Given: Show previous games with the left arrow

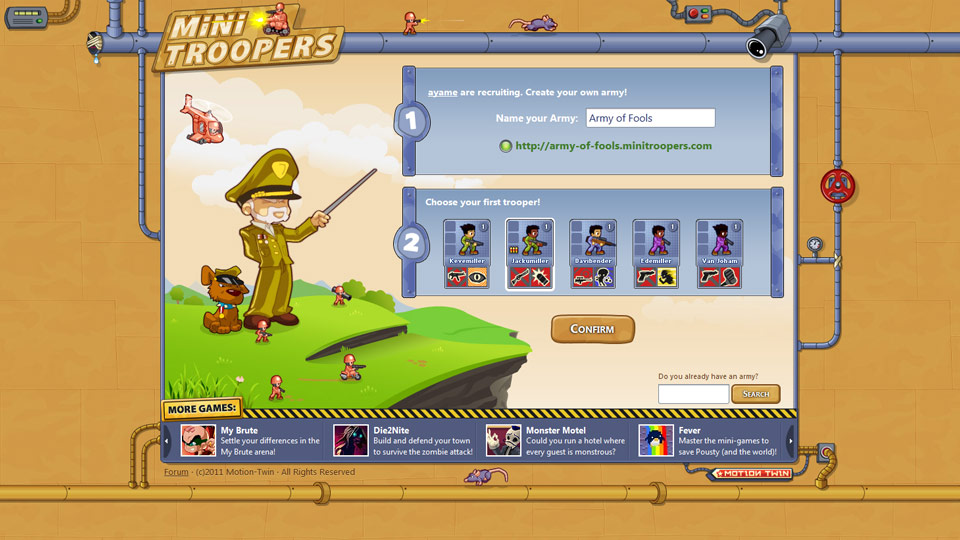Looking at the screenshot, I should click(167, 440).
